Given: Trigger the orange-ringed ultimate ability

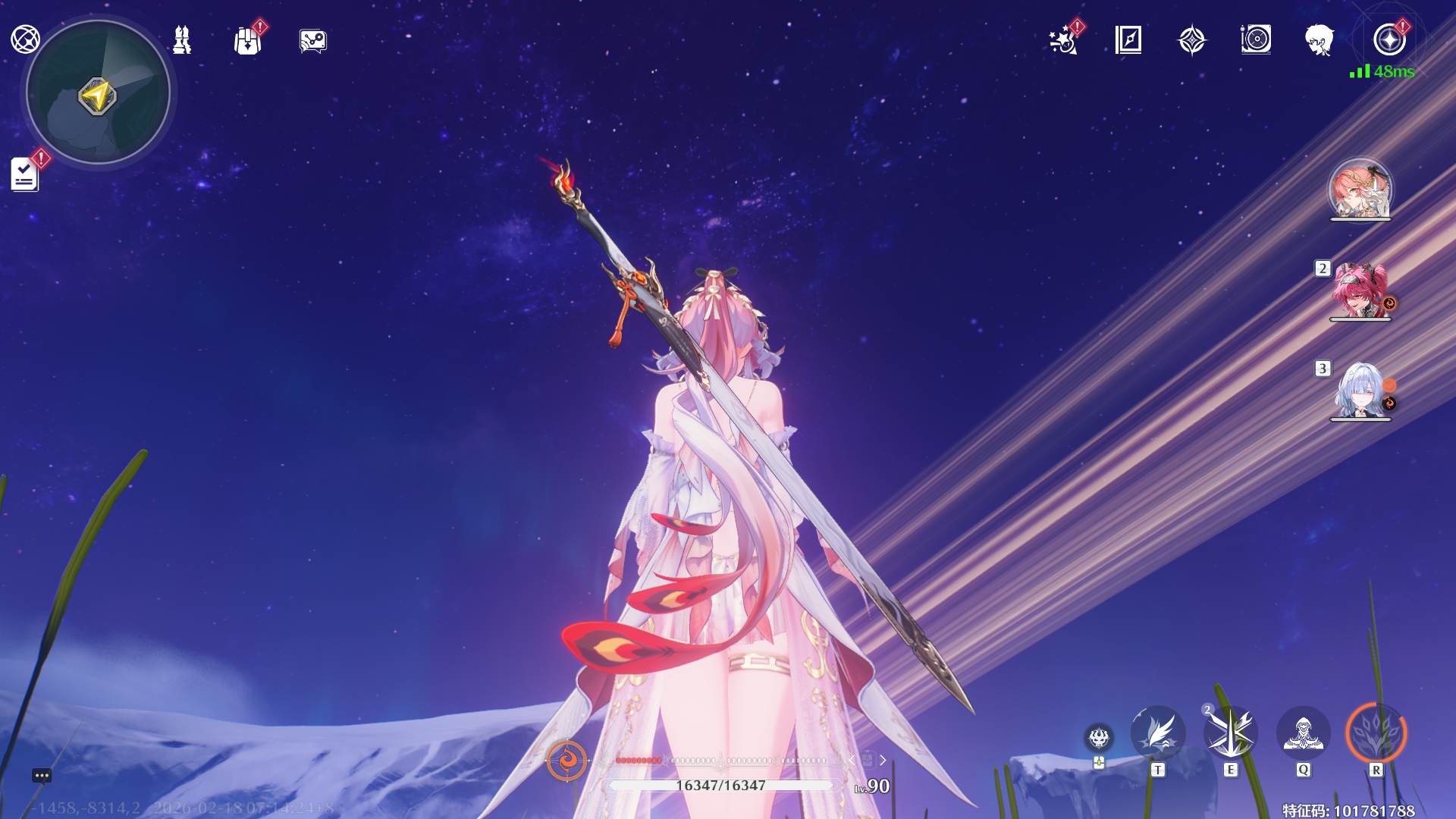Looking at the screenshot, I should click(1376, 733).
